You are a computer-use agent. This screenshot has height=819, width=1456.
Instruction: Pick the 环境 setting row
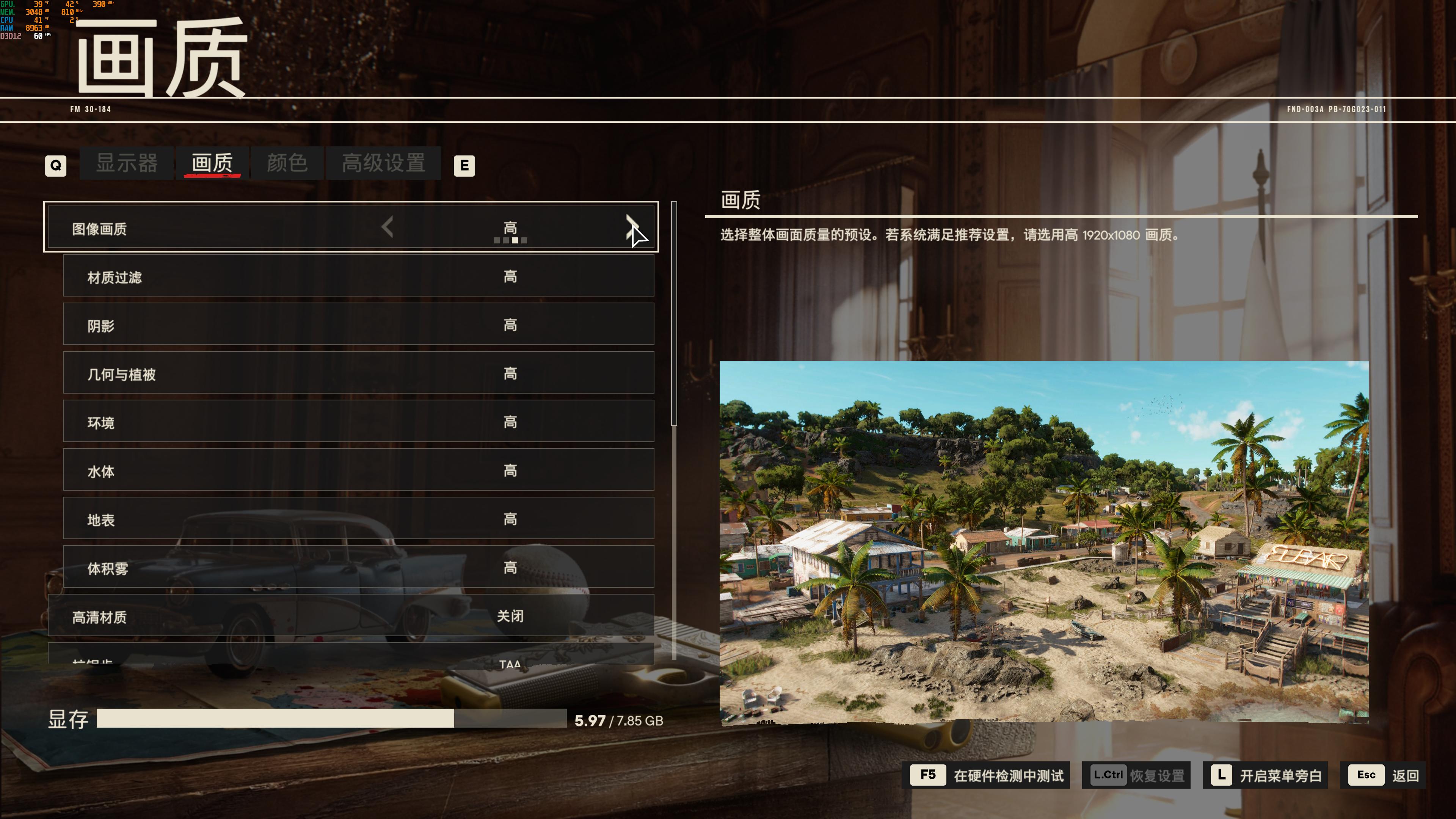(x=358, y=422)
